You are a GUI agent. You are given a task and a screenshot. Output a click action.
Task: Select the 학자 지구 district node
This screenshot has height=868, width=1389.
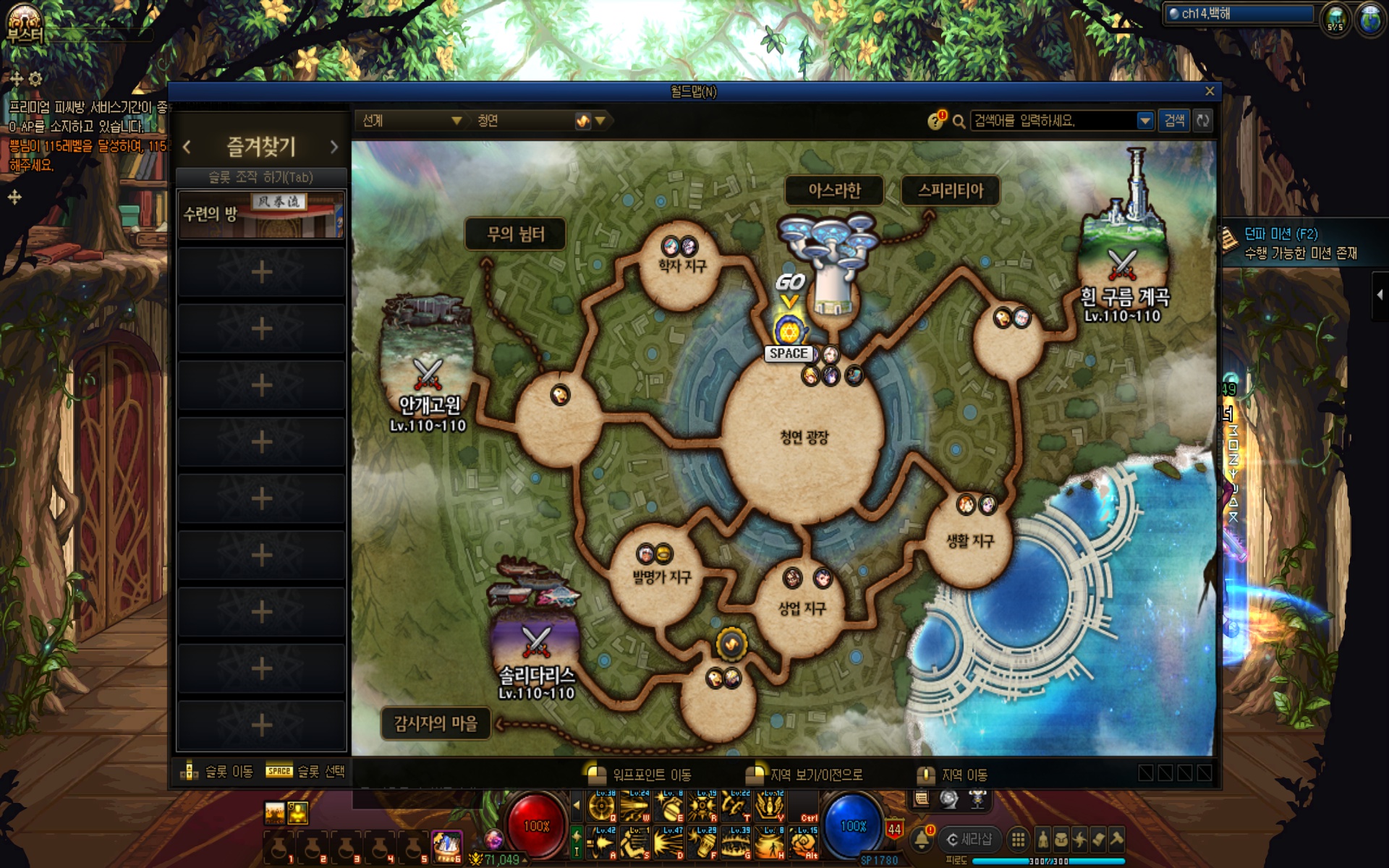(681, 266)
